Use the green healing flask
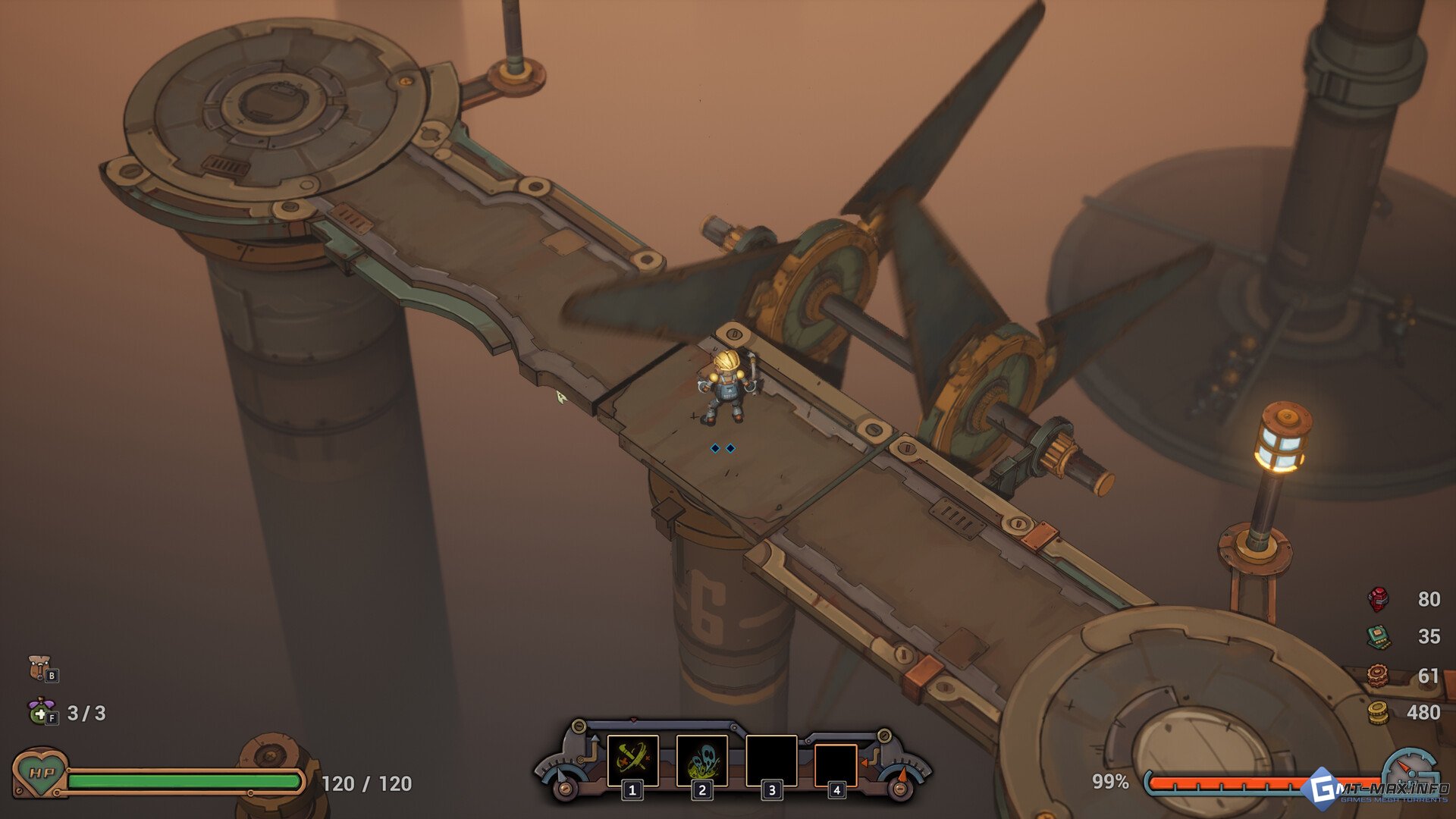 [40, 711]
